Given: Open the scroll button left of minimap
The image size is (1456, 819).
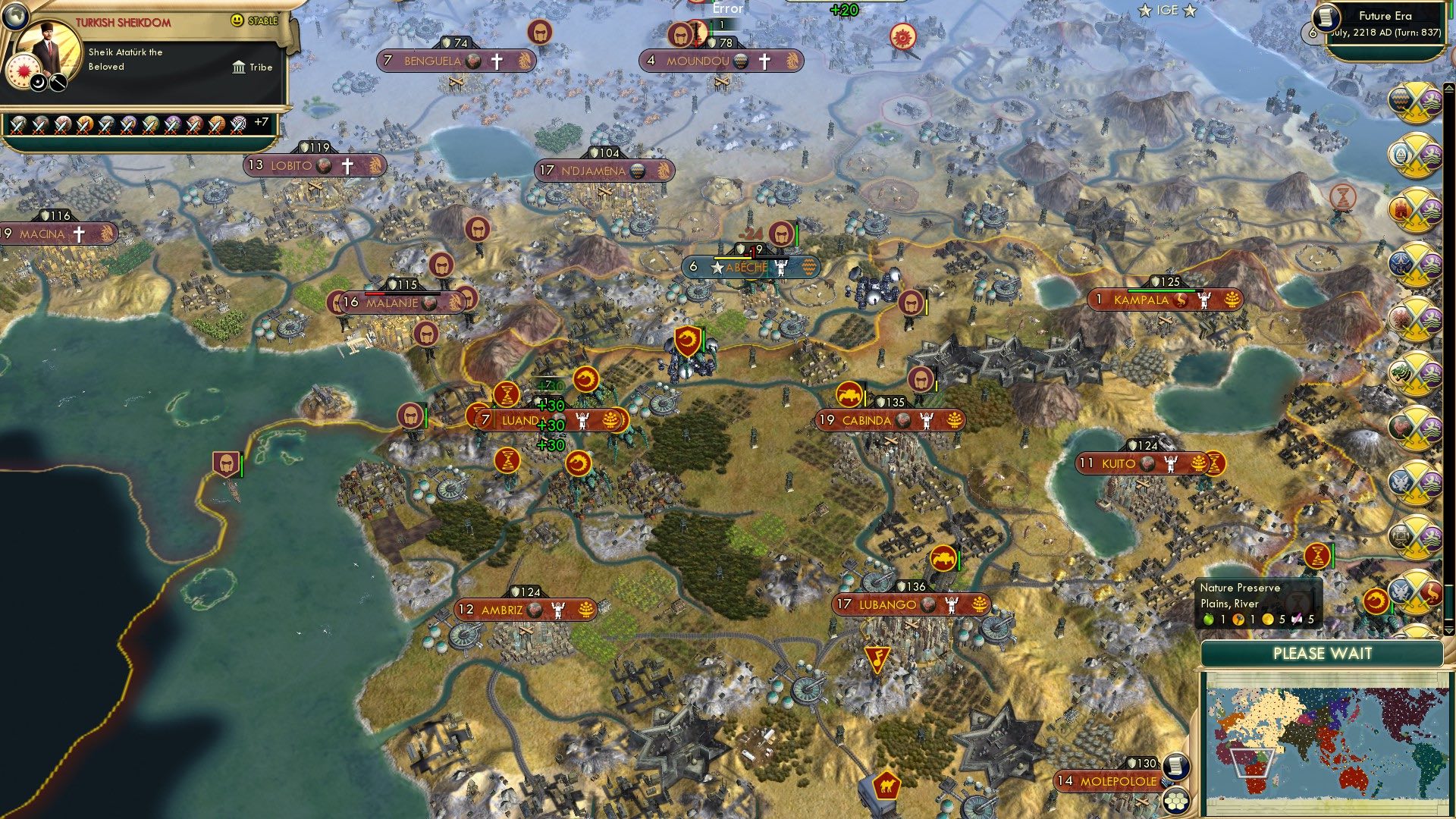Looking at the screenshot, I should coord(1175,766).
